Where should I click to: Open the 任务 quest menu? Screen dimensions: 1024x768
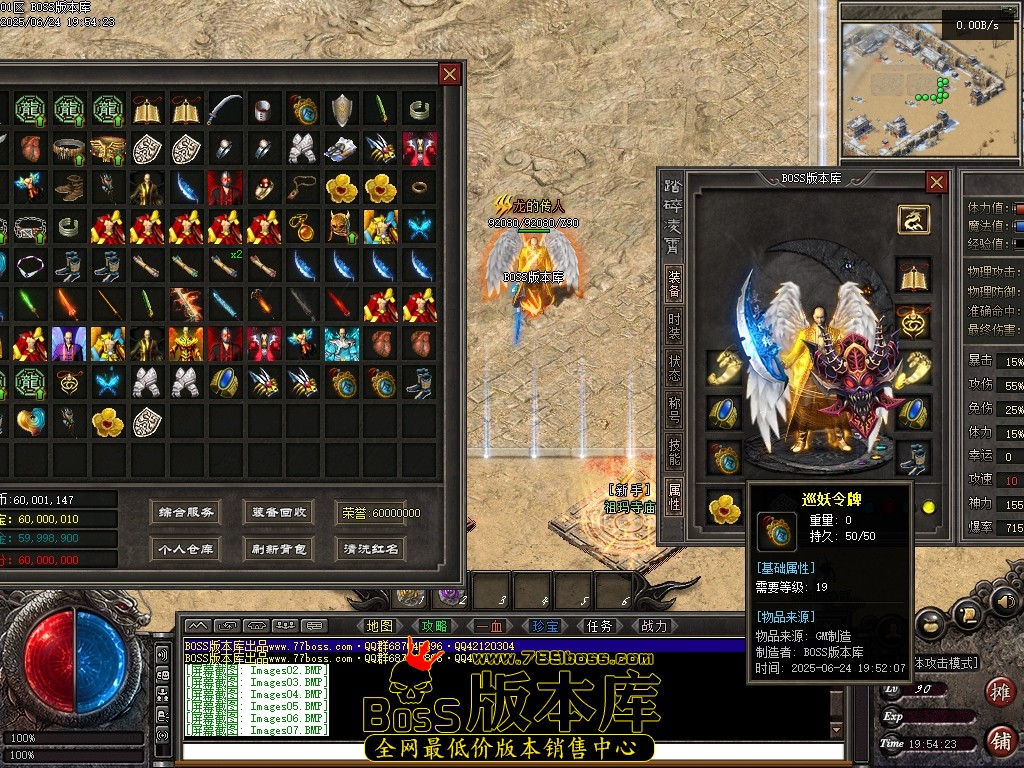pos(599,626)
